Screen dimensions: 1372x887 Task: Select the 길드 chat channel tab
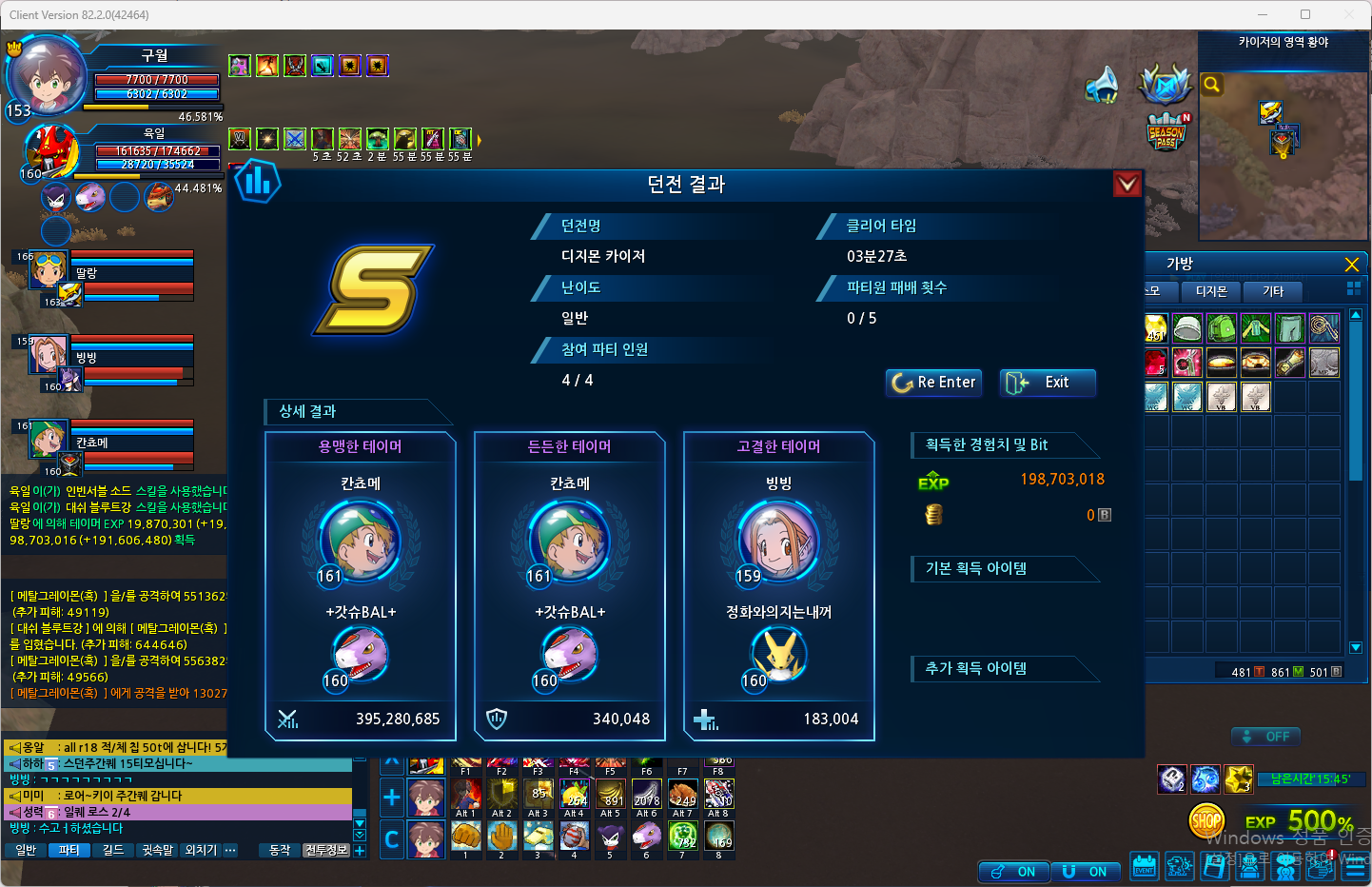112,850
